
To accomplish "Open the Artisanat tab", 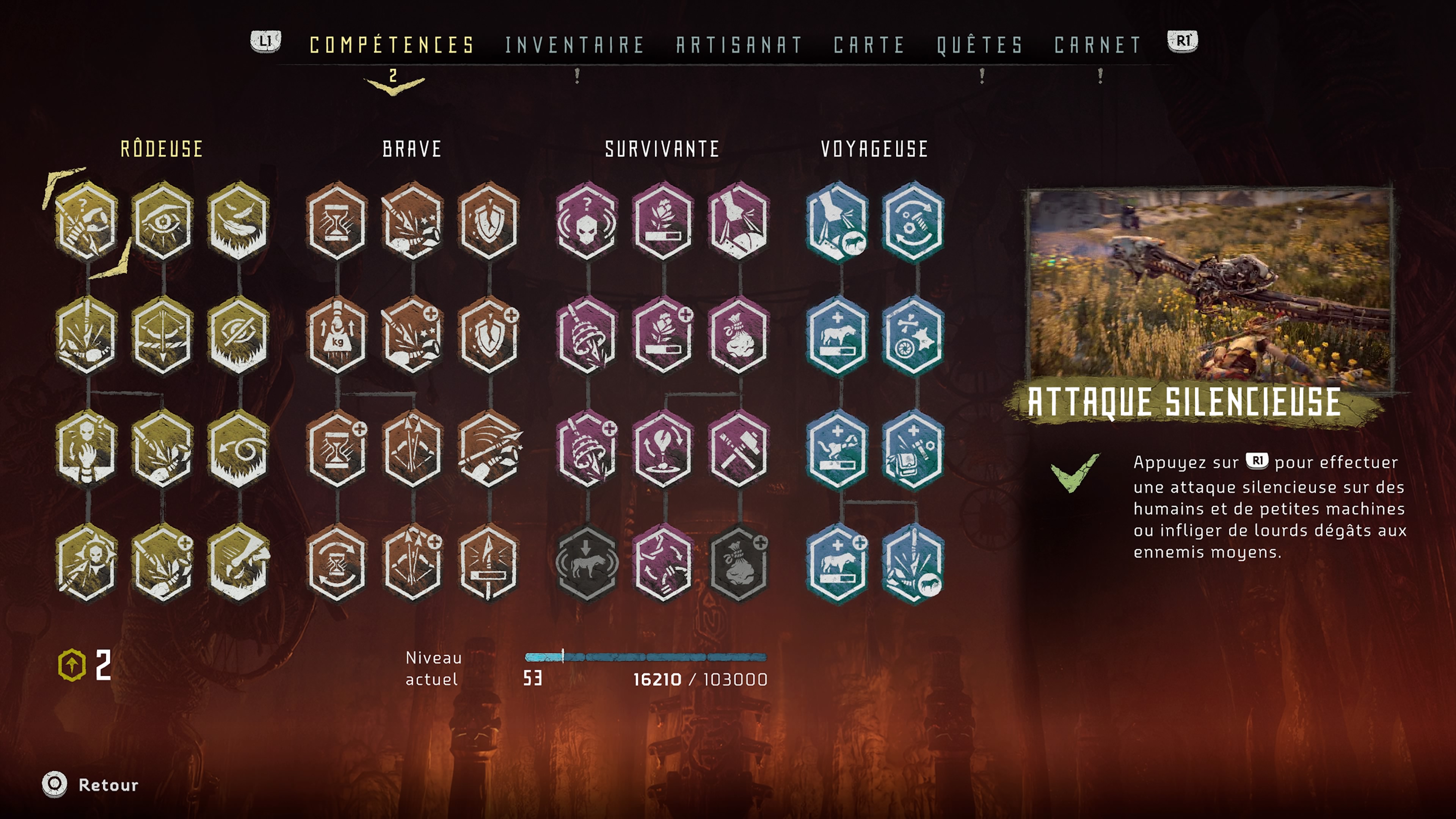I will click(739, 45).
